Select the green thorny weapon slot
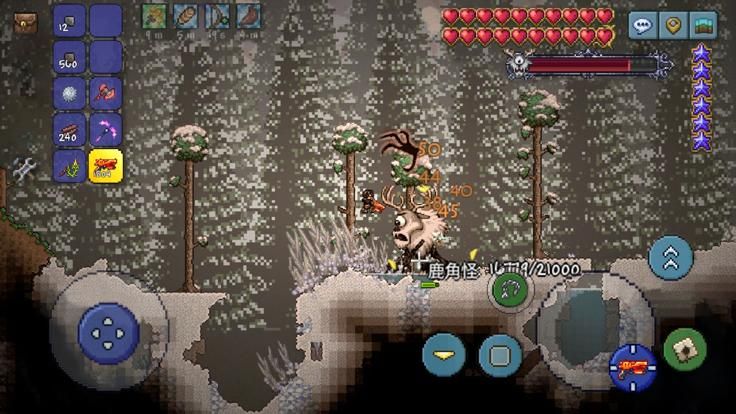Screen dimensions: 736x414 (70, 165)
